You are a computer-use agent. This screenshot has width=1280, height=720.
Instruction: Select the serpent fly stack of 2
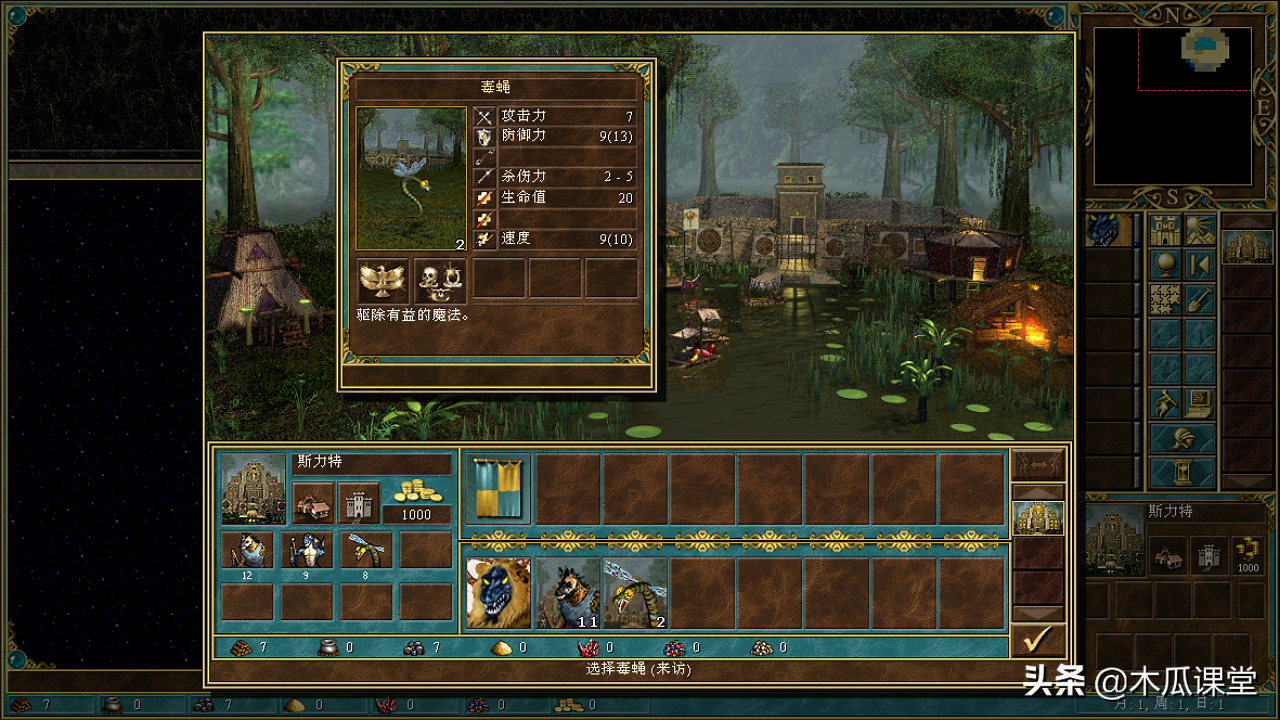(x=635, y=593)
